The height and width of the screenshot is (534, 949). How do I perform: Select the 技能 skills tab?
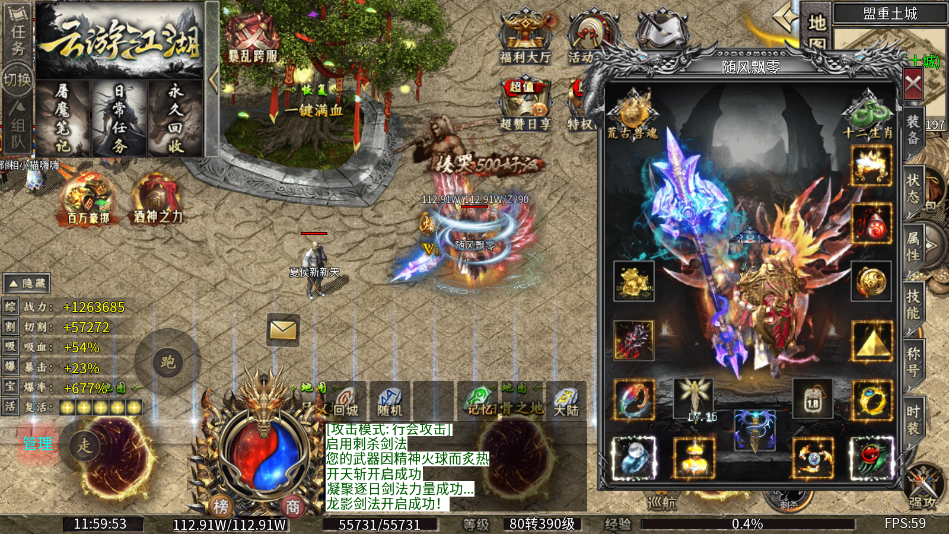click(x=913, y=301)
